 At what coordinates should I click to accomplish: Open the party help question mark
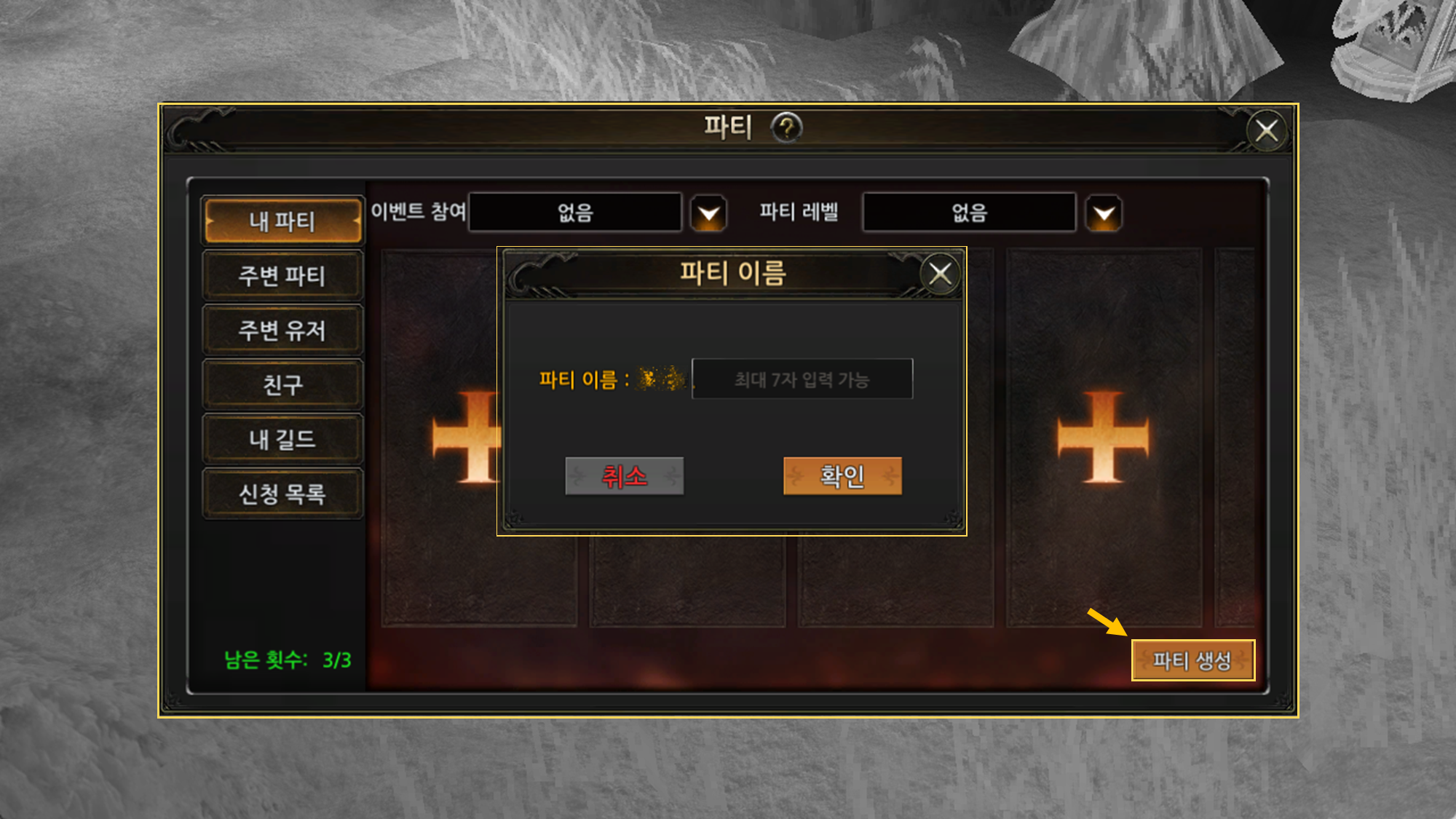tap(786, 128)
